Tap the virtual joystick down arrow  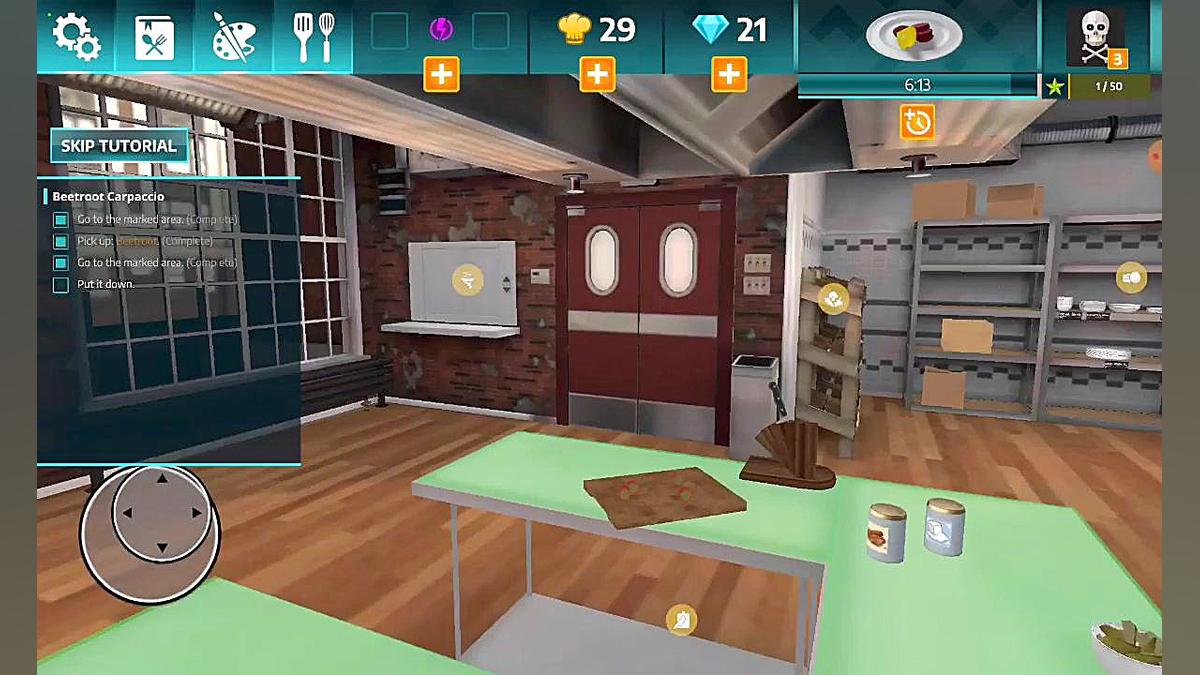coord(162,548)
